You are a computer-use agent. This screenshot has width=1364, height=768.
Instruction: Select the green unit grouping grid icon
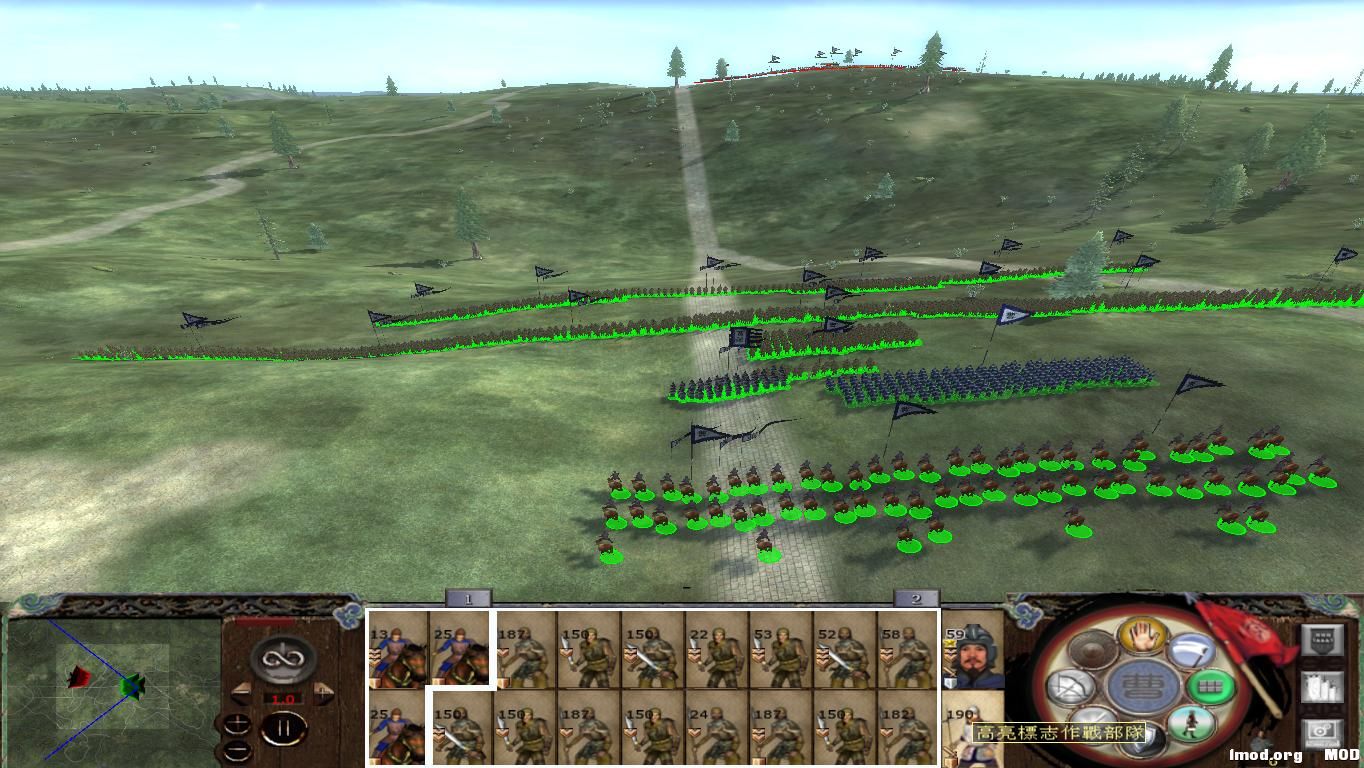(1210, 687)
